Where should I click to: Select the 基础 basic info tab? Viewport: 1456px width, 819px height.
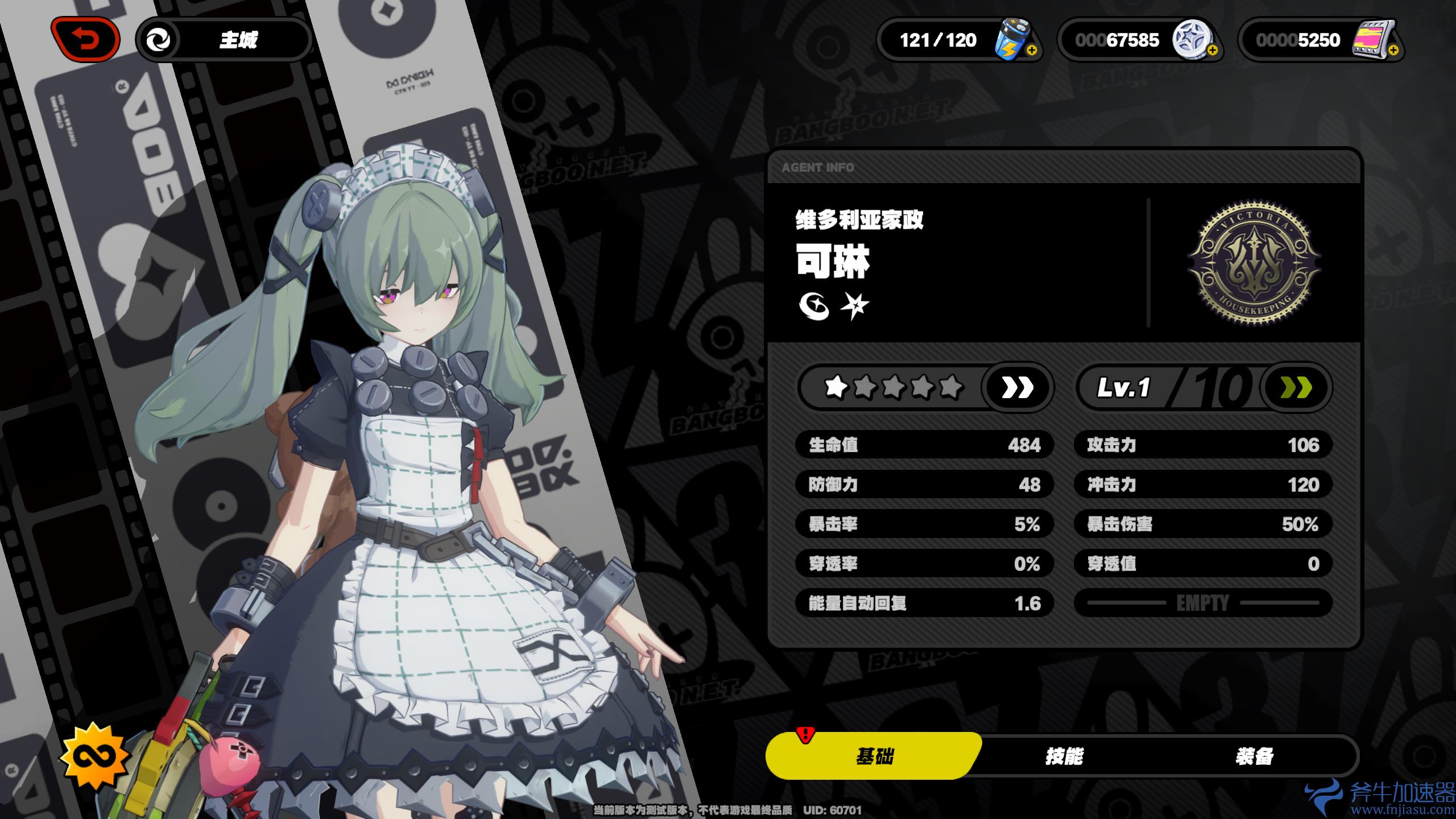pos(874,756)
